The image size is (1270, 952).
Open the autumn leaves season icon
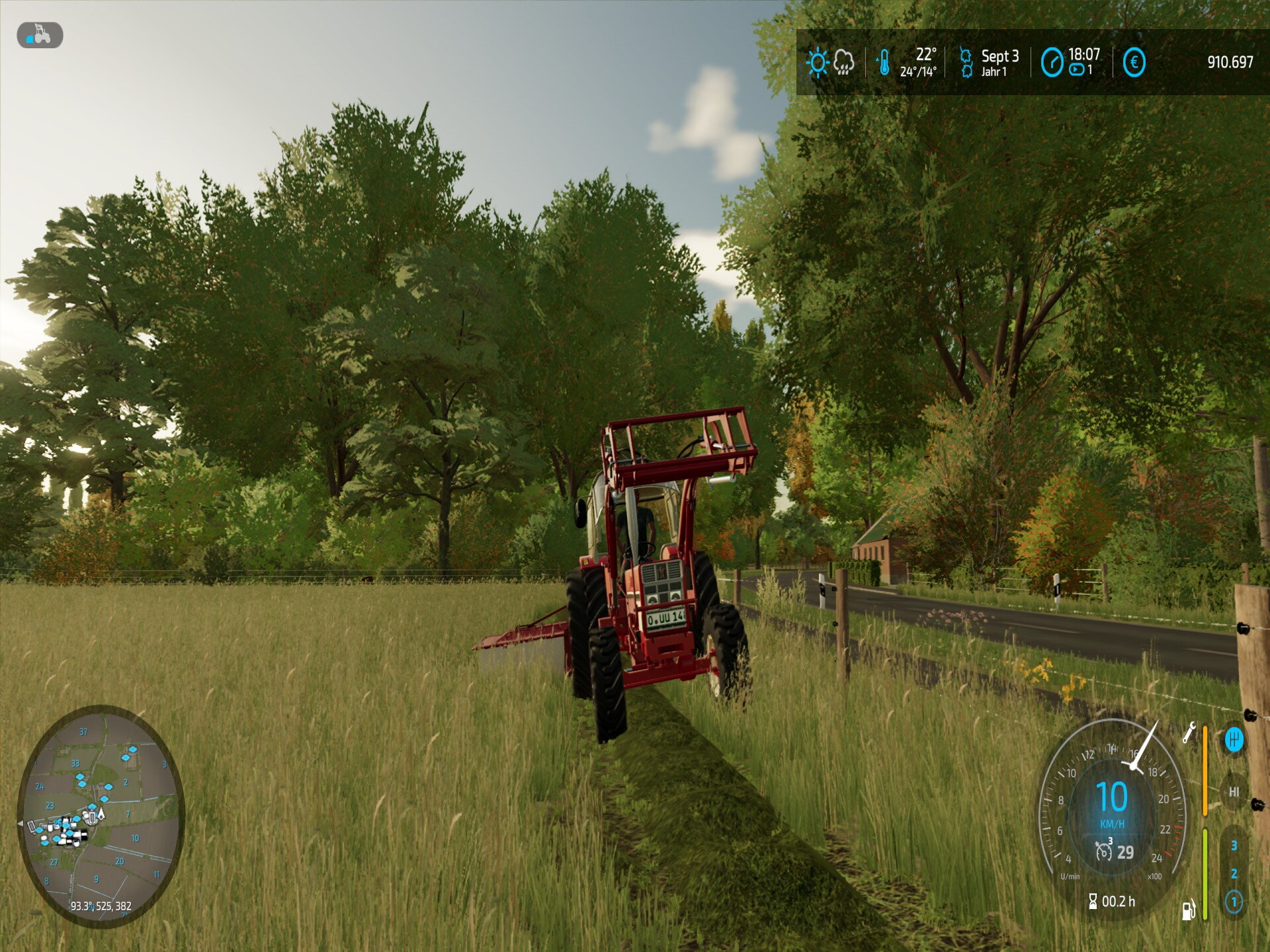tap(966, 63)
